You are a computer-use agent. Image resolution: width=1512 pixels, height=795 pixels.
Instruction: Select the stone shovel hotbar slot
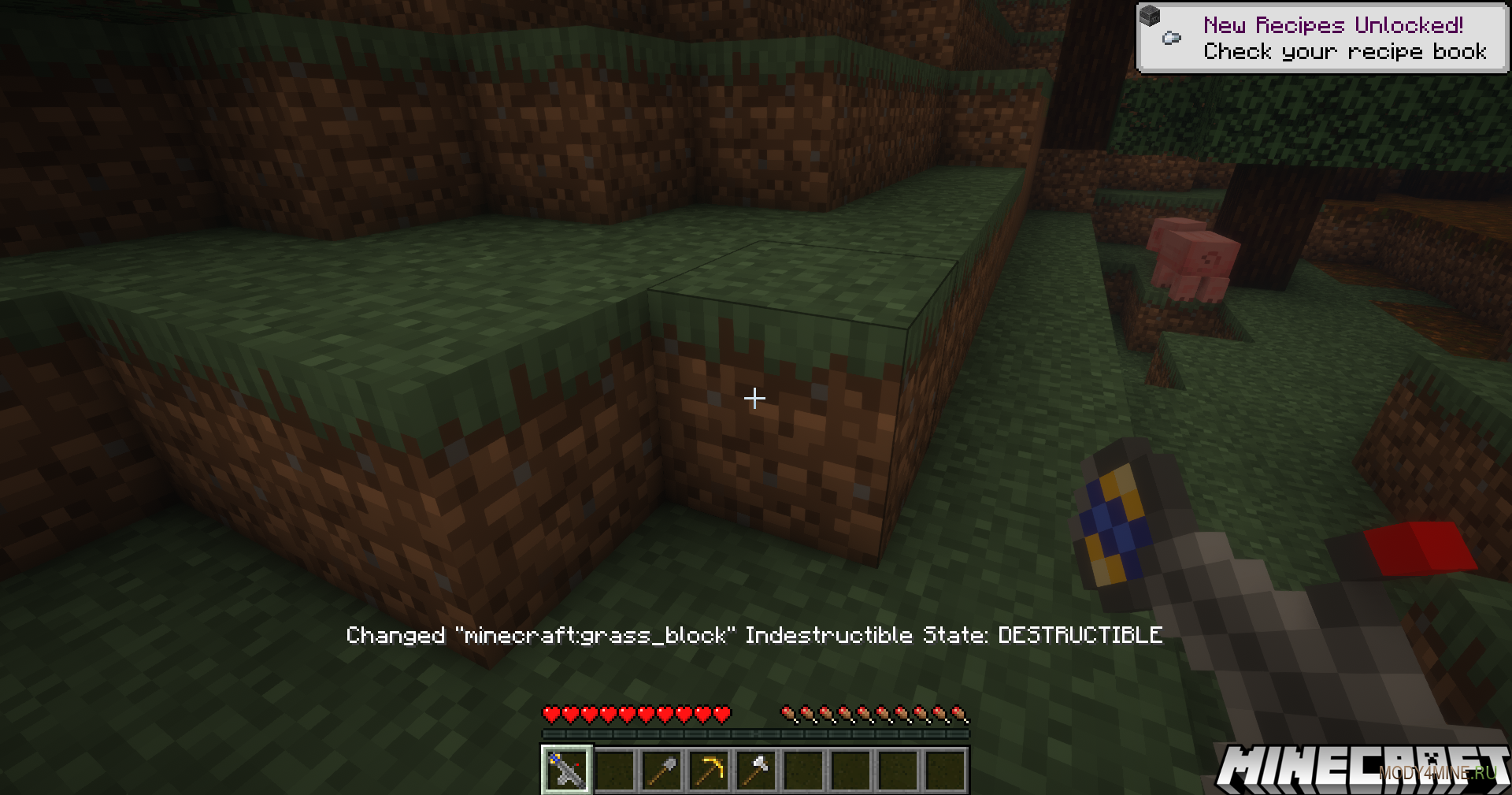click(661, 770)
